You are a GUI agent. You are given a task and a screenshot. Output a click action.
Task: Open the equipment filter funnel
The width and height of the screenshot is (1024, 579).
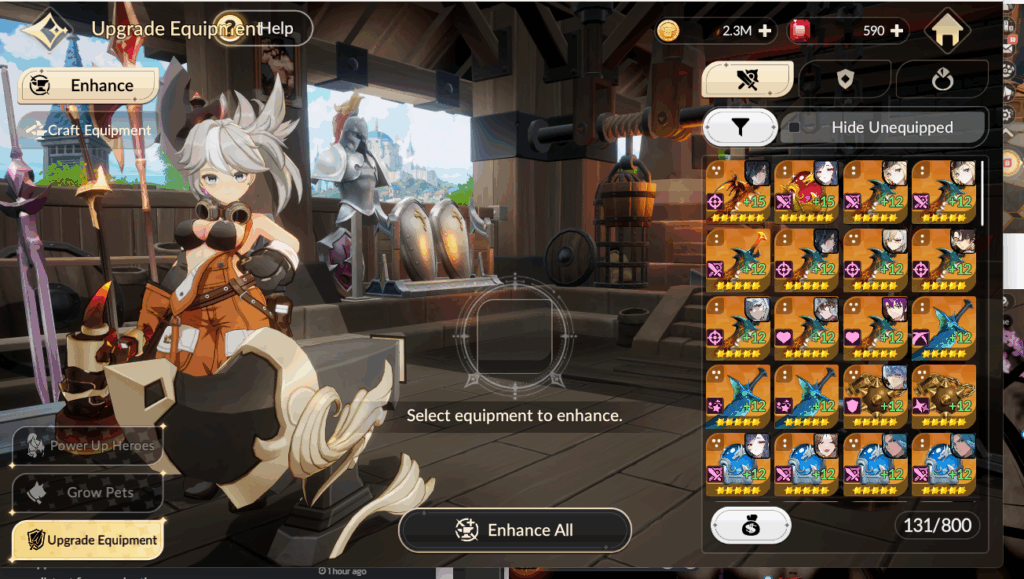[x=740, y=127]
